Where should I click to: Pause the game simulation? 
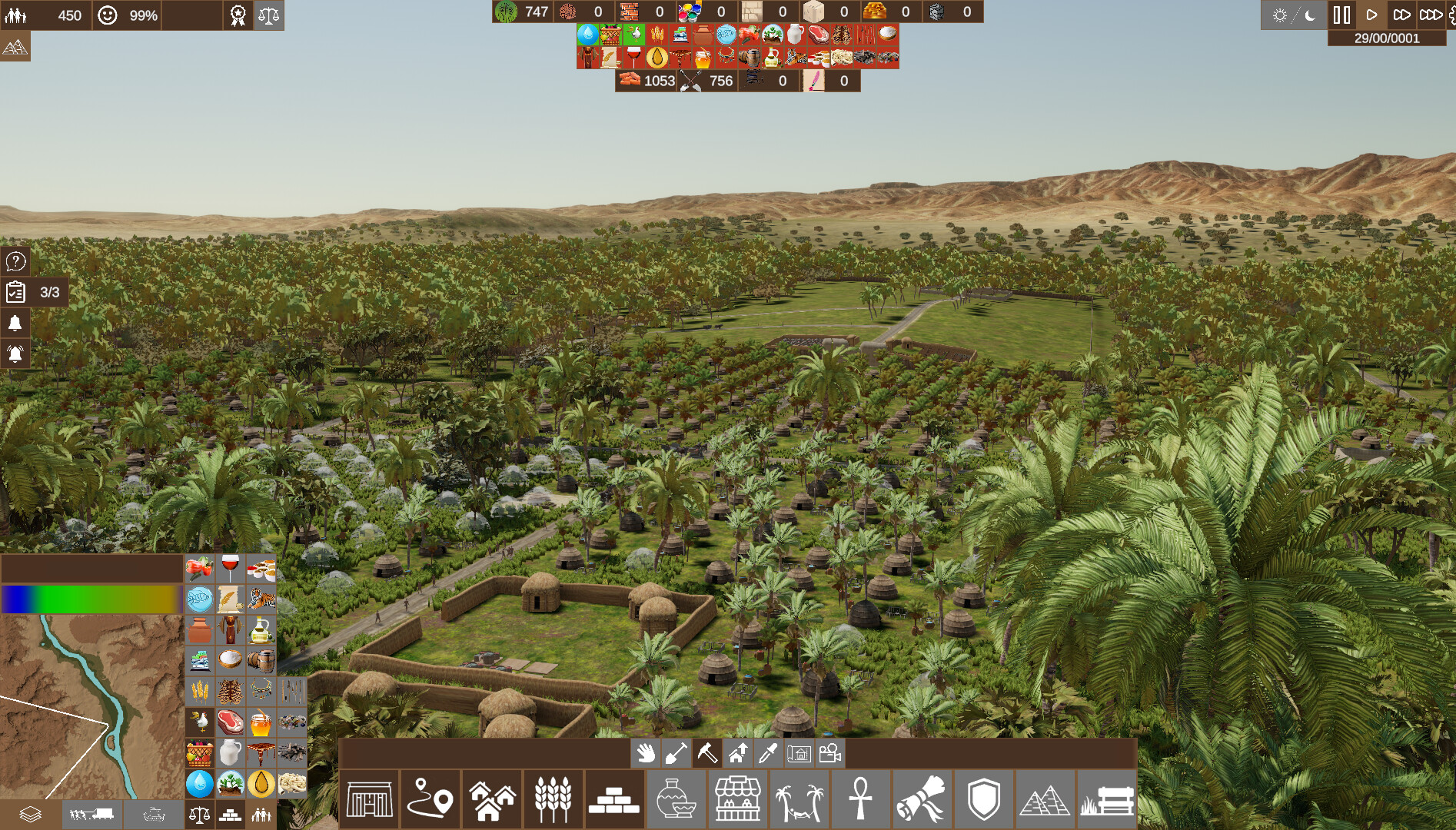[1341, 13]
